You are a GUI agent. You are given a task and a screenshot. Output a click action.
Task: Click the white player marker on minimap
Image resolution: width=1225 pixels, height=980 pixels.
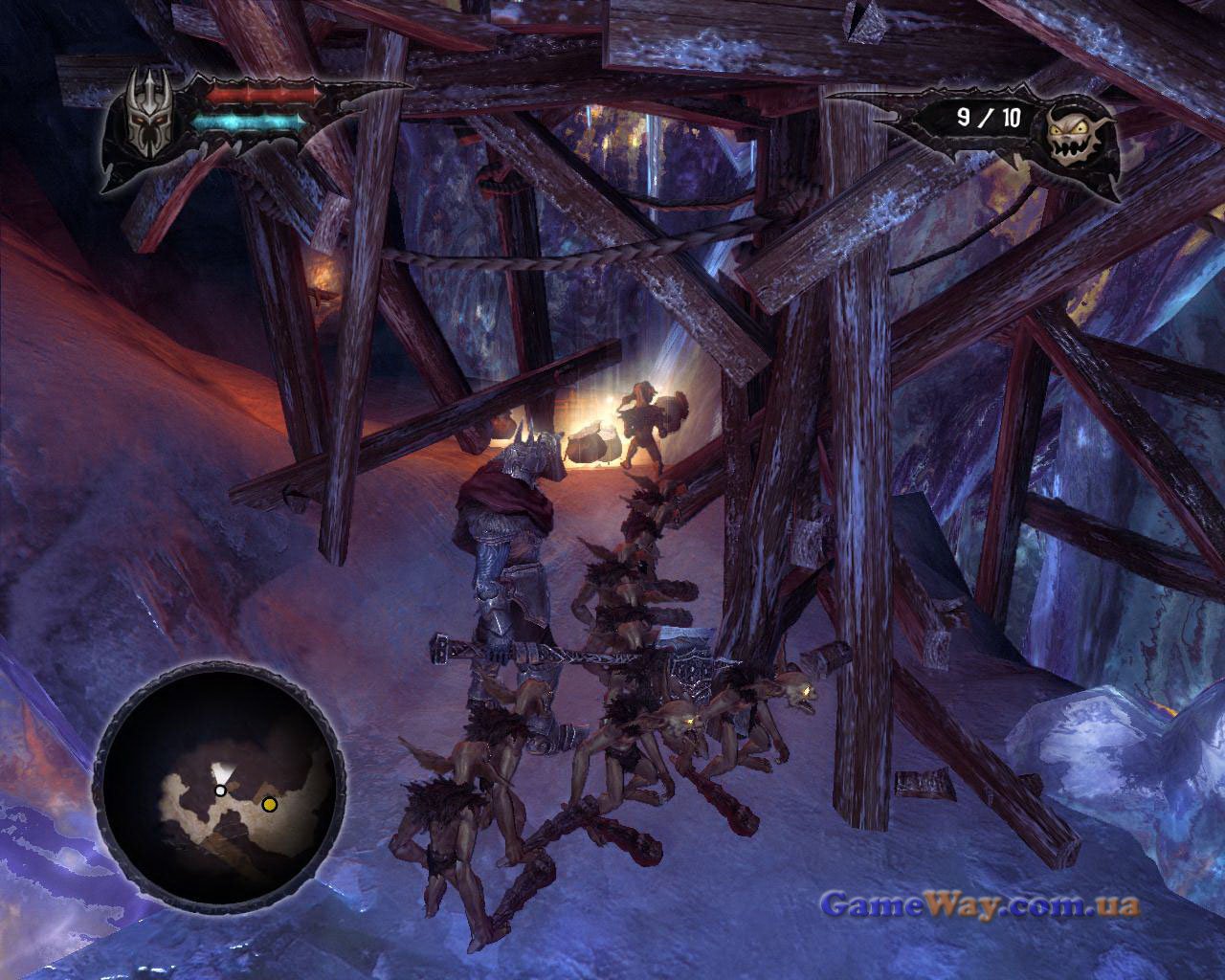pyautogui.click(x=220, y=791)
